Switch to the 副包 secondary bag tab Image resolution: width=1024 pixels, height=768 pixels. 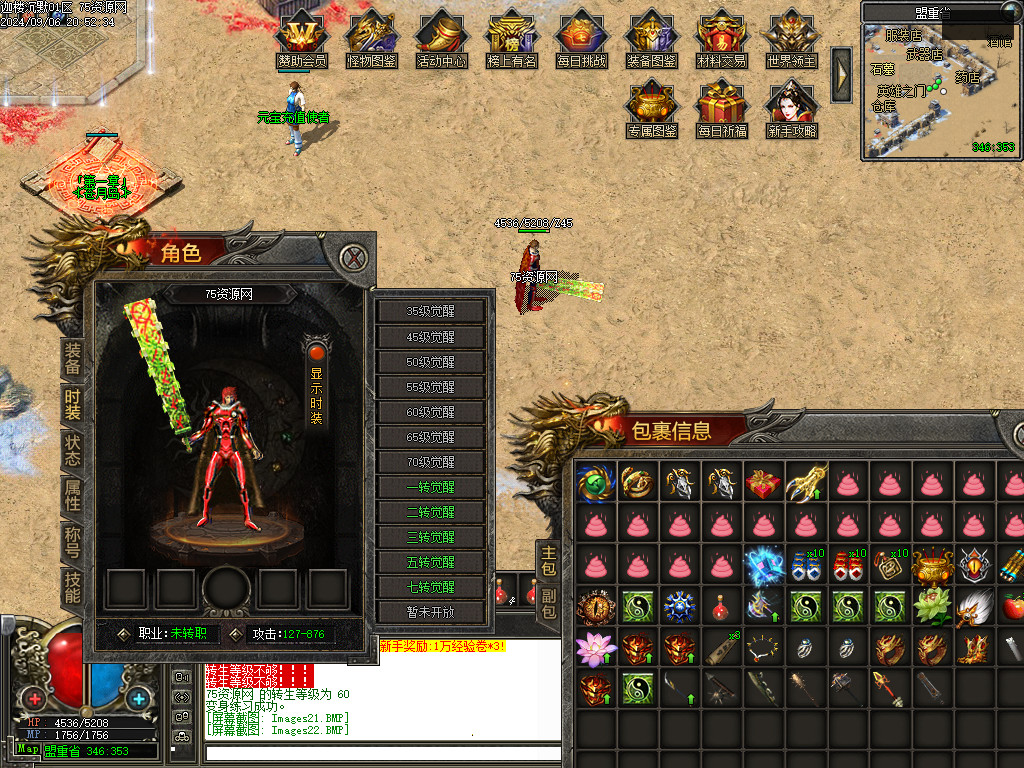[548, 602]
